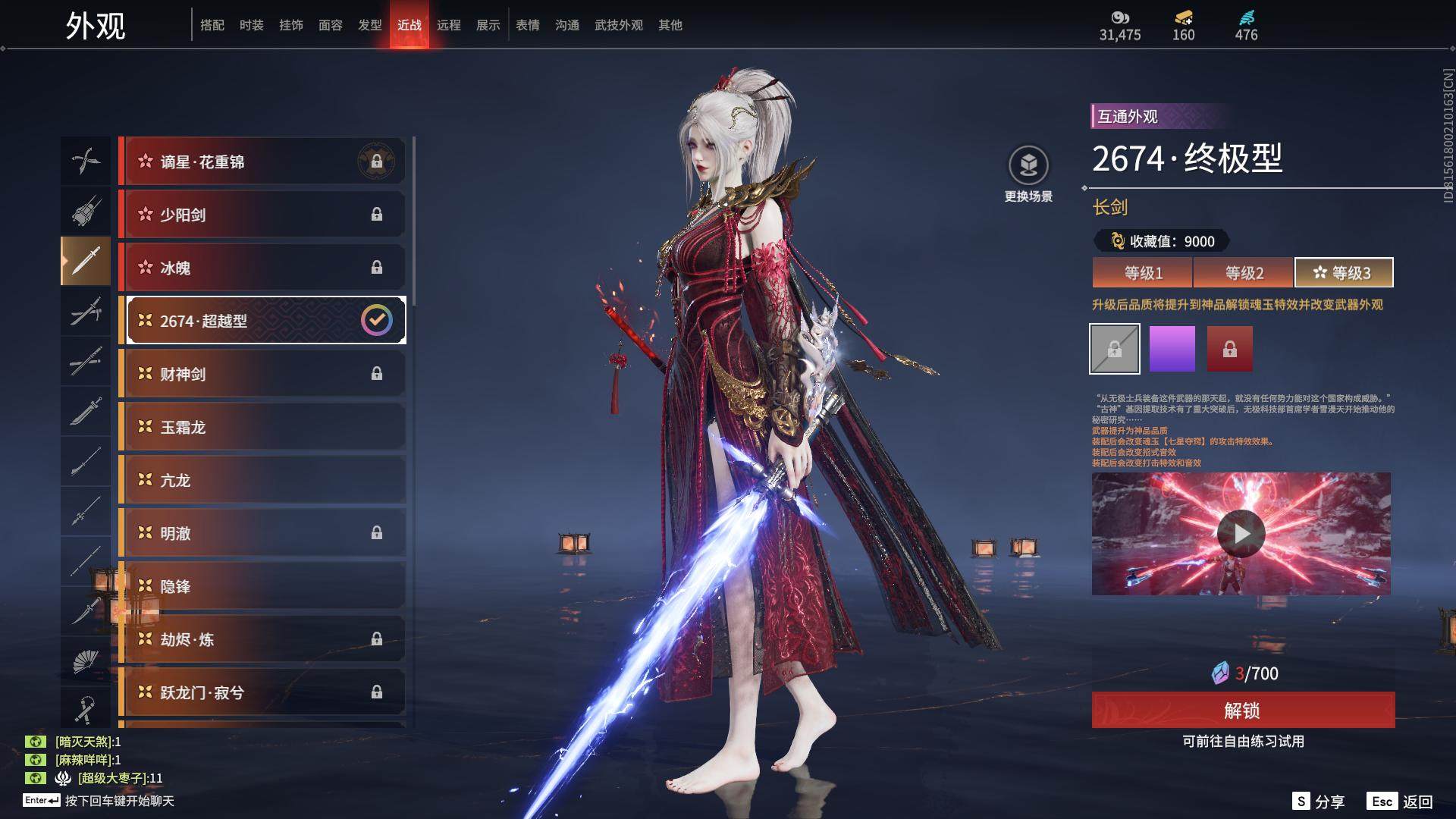The height and width of the screenshot is (819, 1456).
Task: Switch to the 等级2 tier tab
Action: tap(1244, 273)
